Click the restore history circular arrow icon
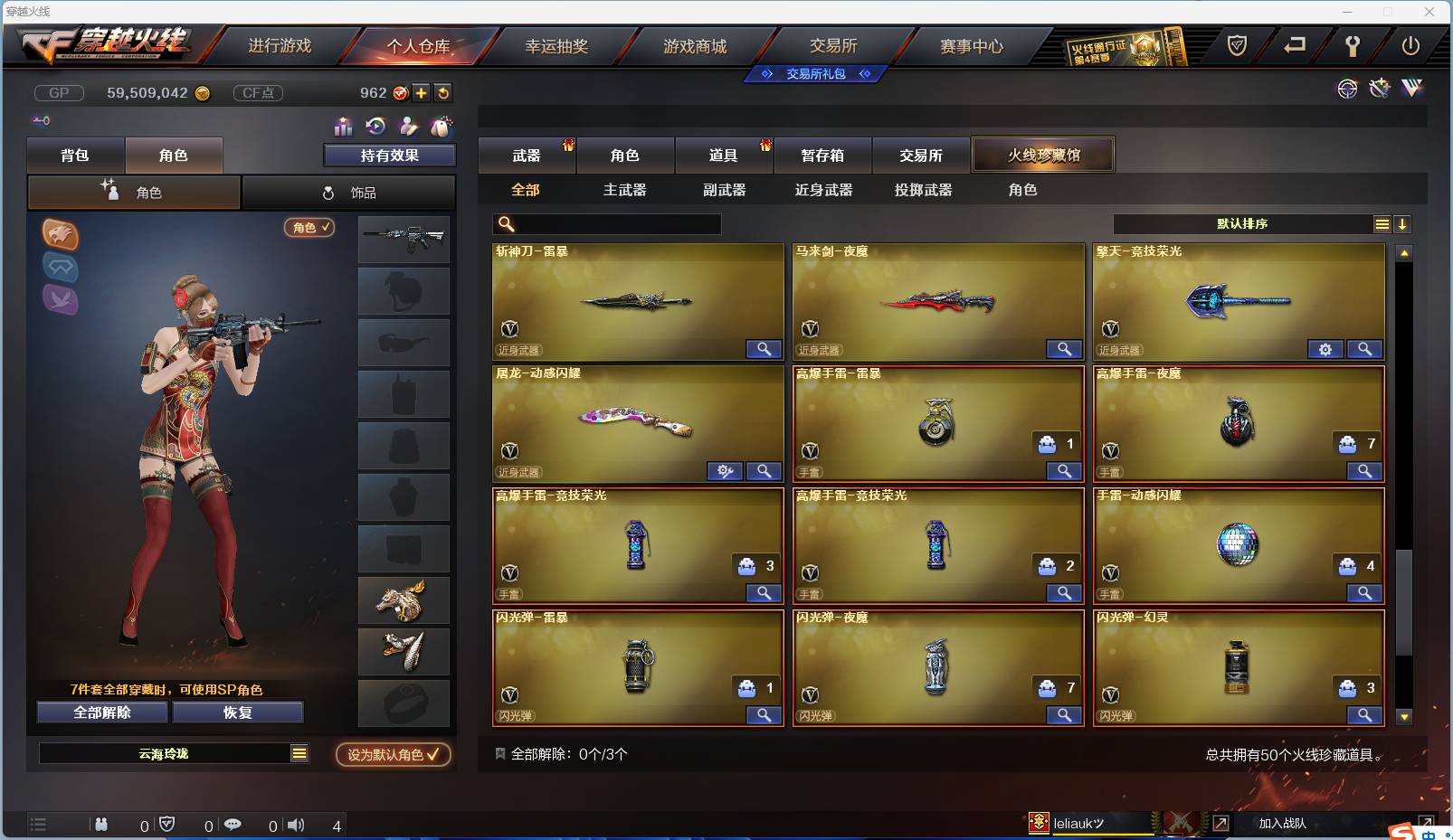The height and width of the screenshot is (840, 1453). pyautogui.click(x=375, y=127)
